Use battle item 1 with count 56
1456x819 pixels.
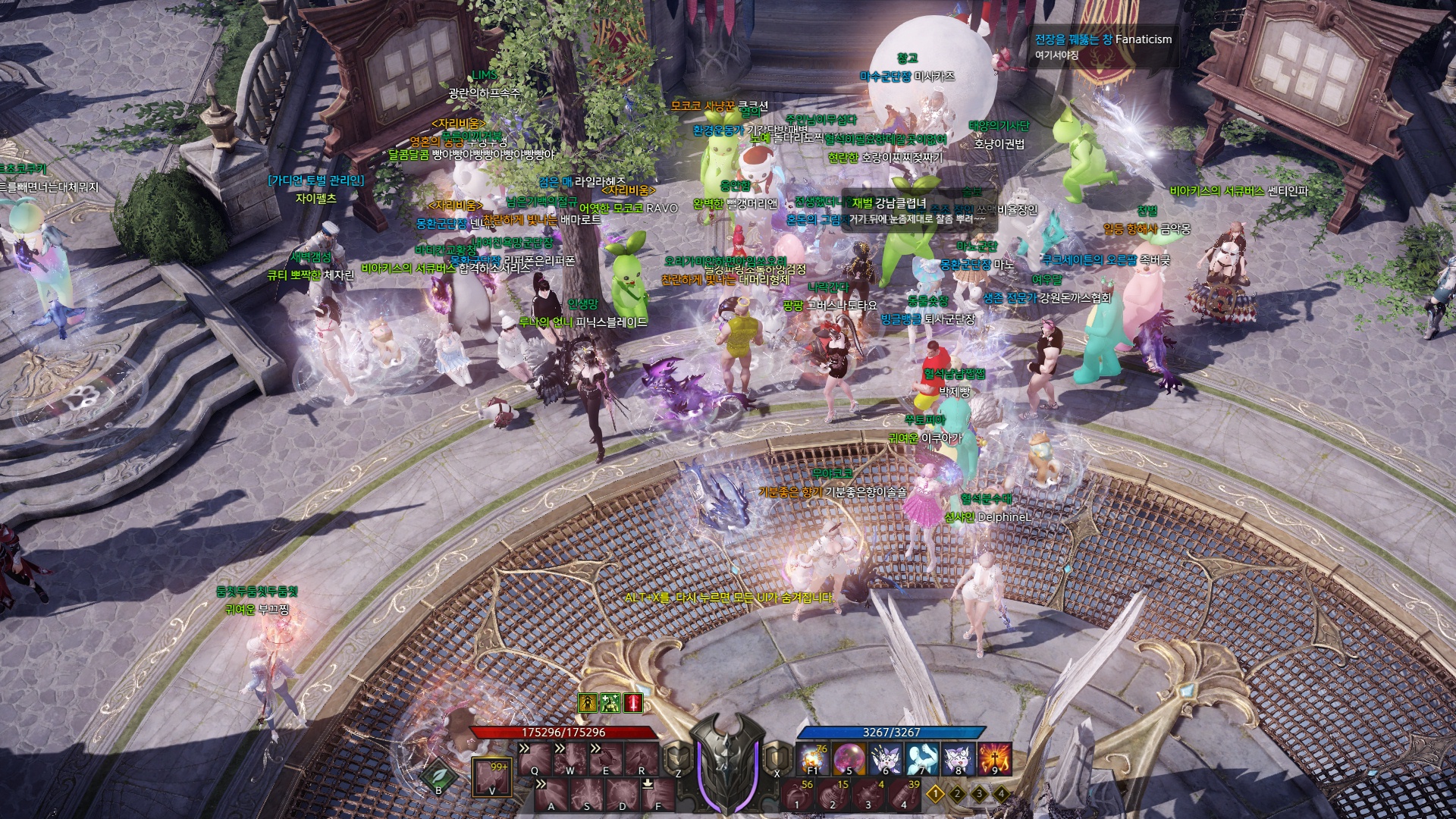pos(797,795)
